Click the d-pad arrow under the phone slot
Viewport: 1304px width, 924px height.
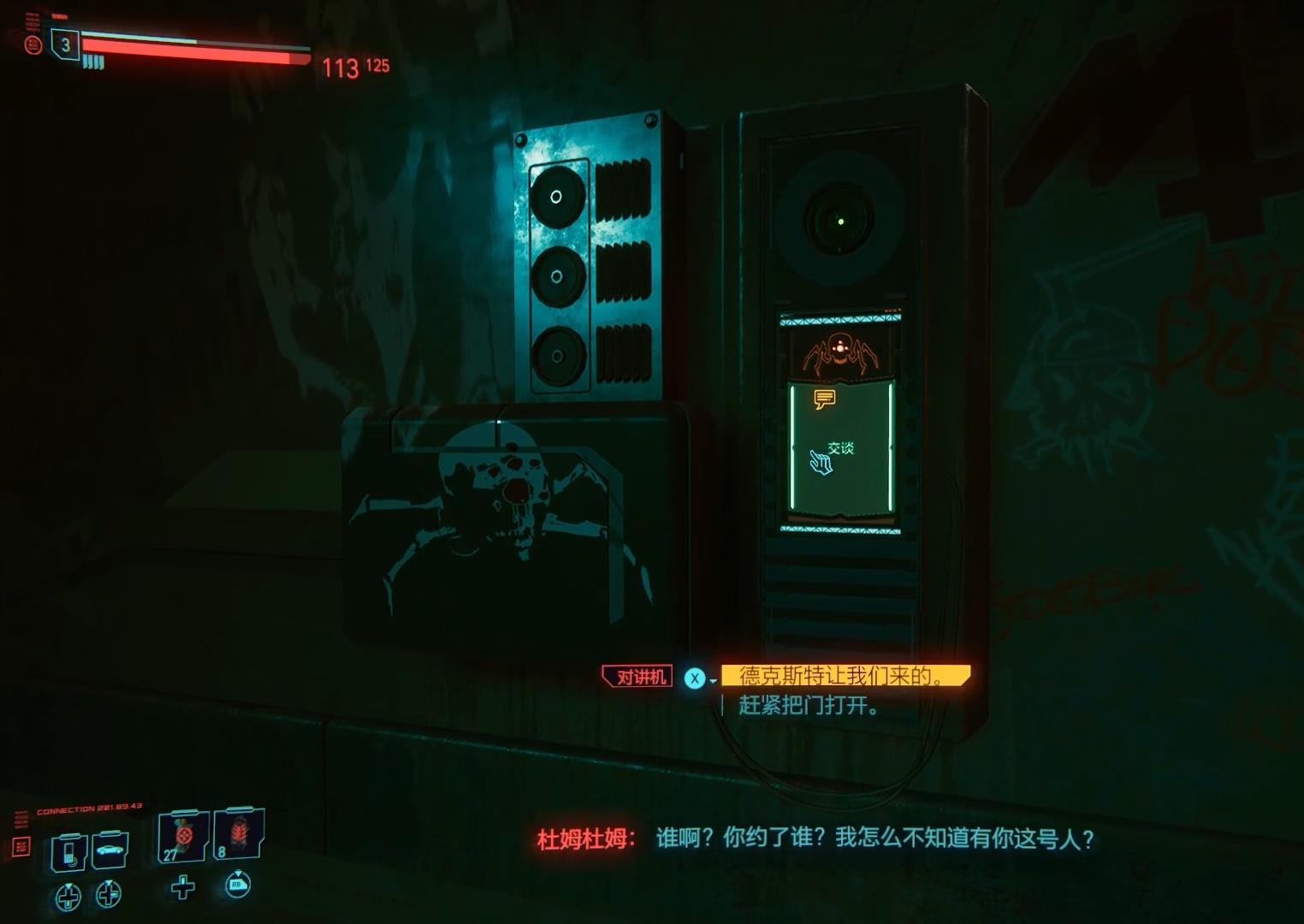(x=68, y=894)
